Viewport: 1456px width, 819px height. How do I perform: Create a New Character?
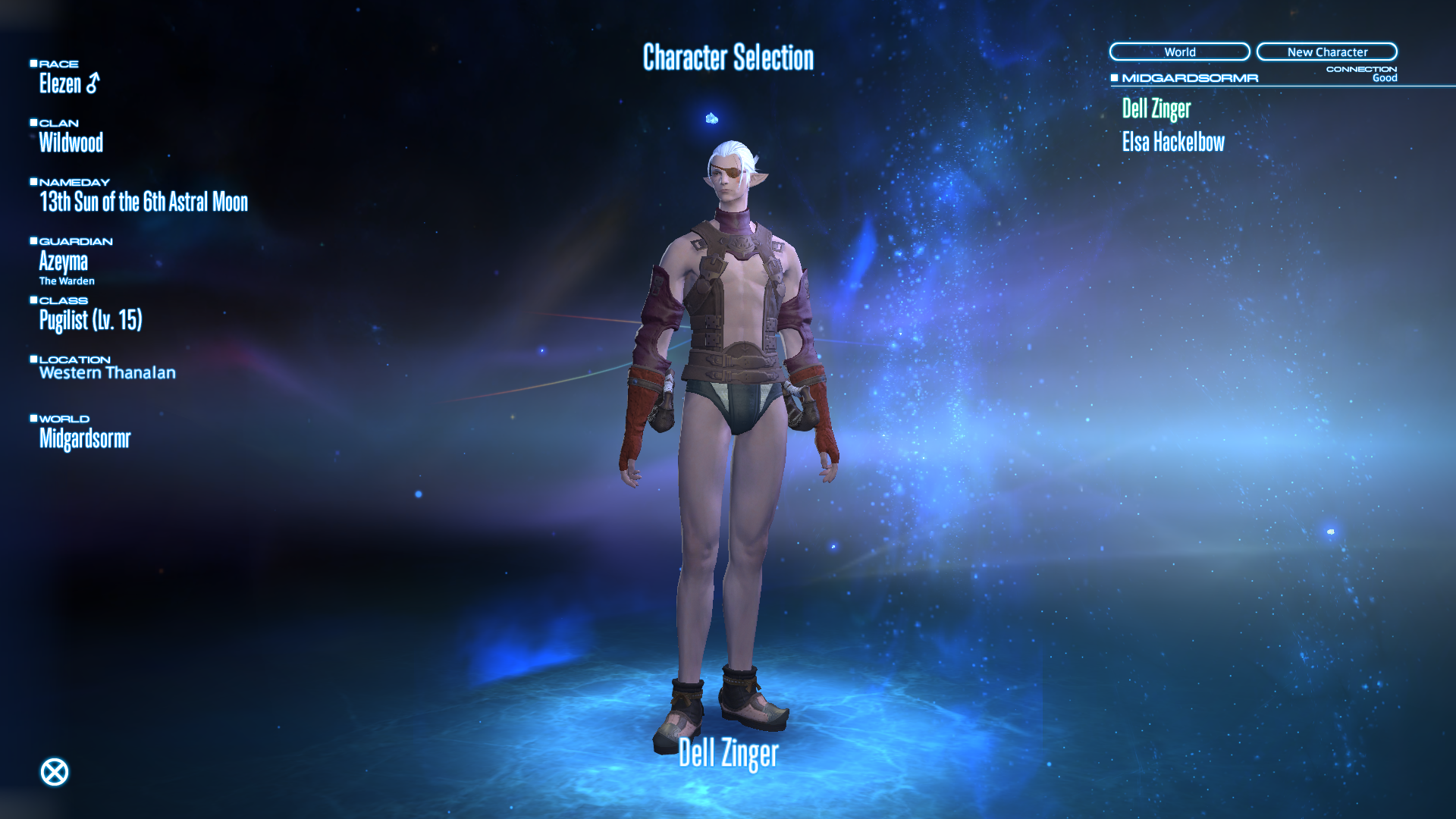coord(1326,52)
